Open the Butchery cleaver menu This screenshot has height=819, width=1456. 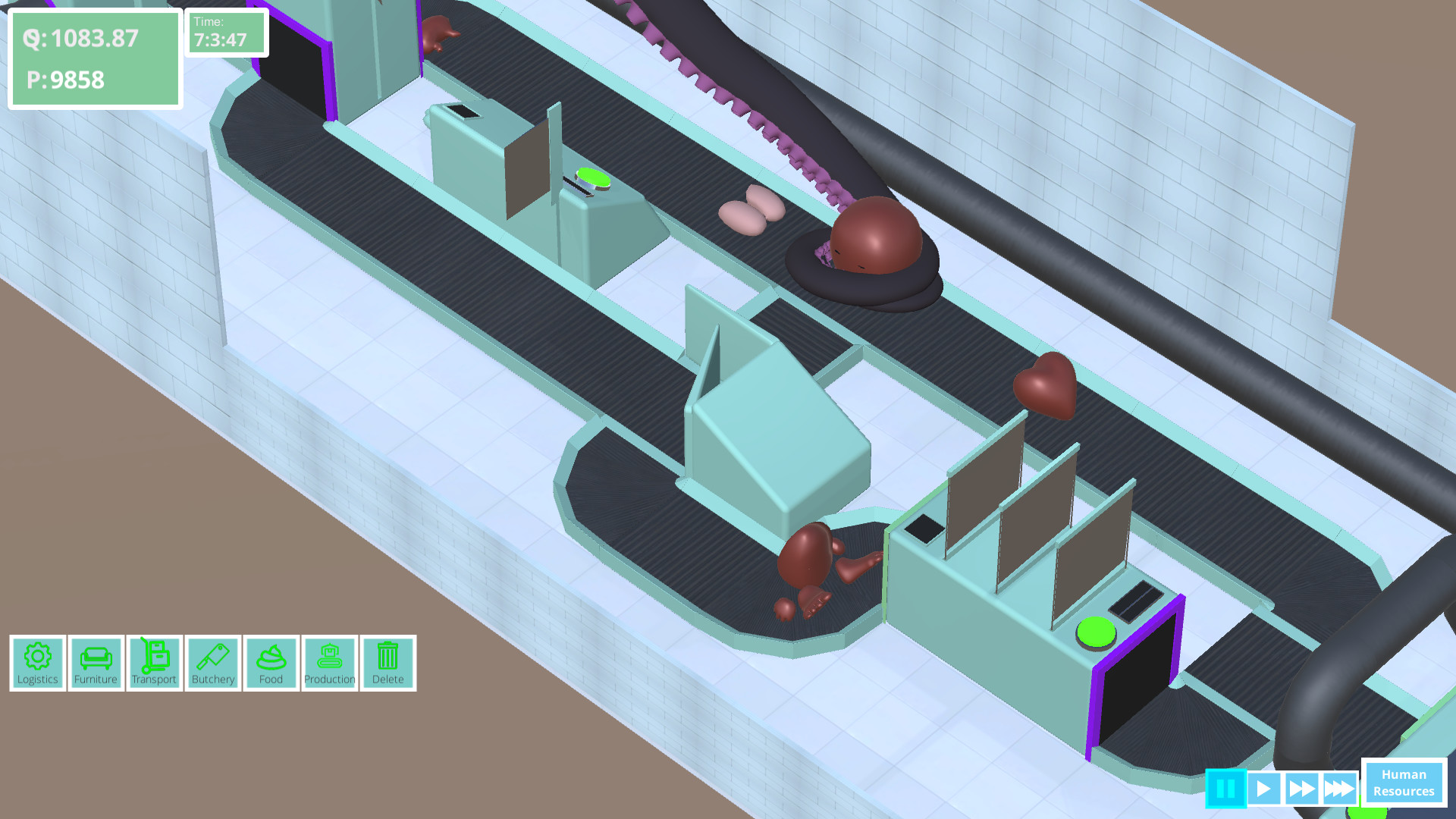[212, 663]
